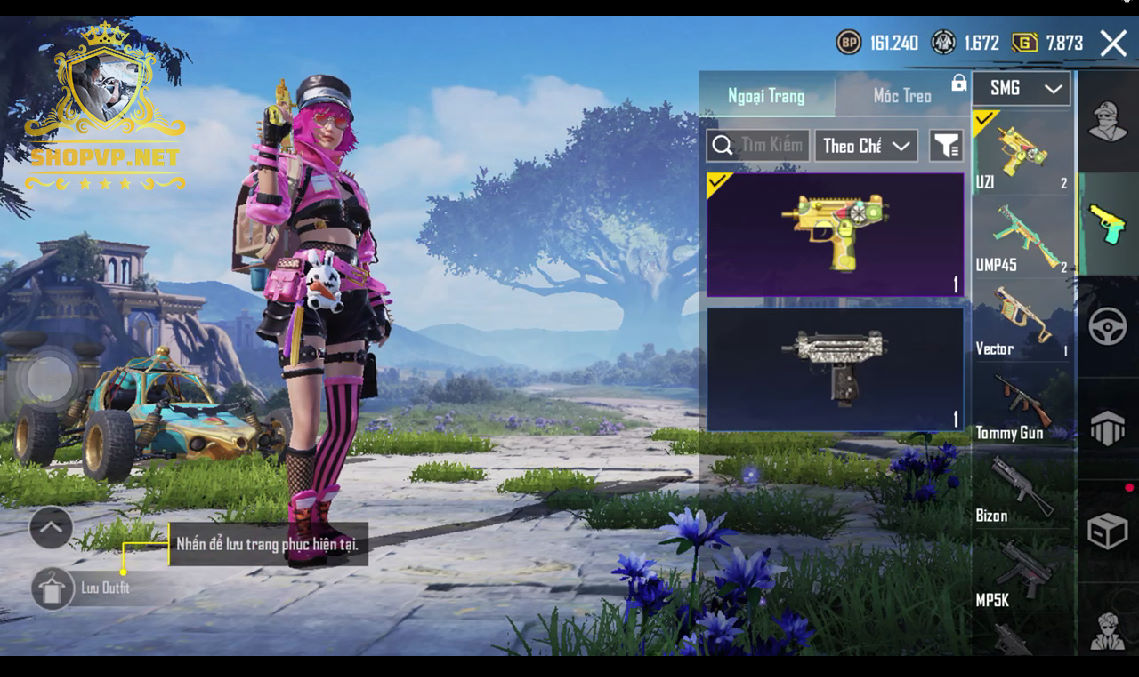Open the crate box category

(x=1108, y=531)
